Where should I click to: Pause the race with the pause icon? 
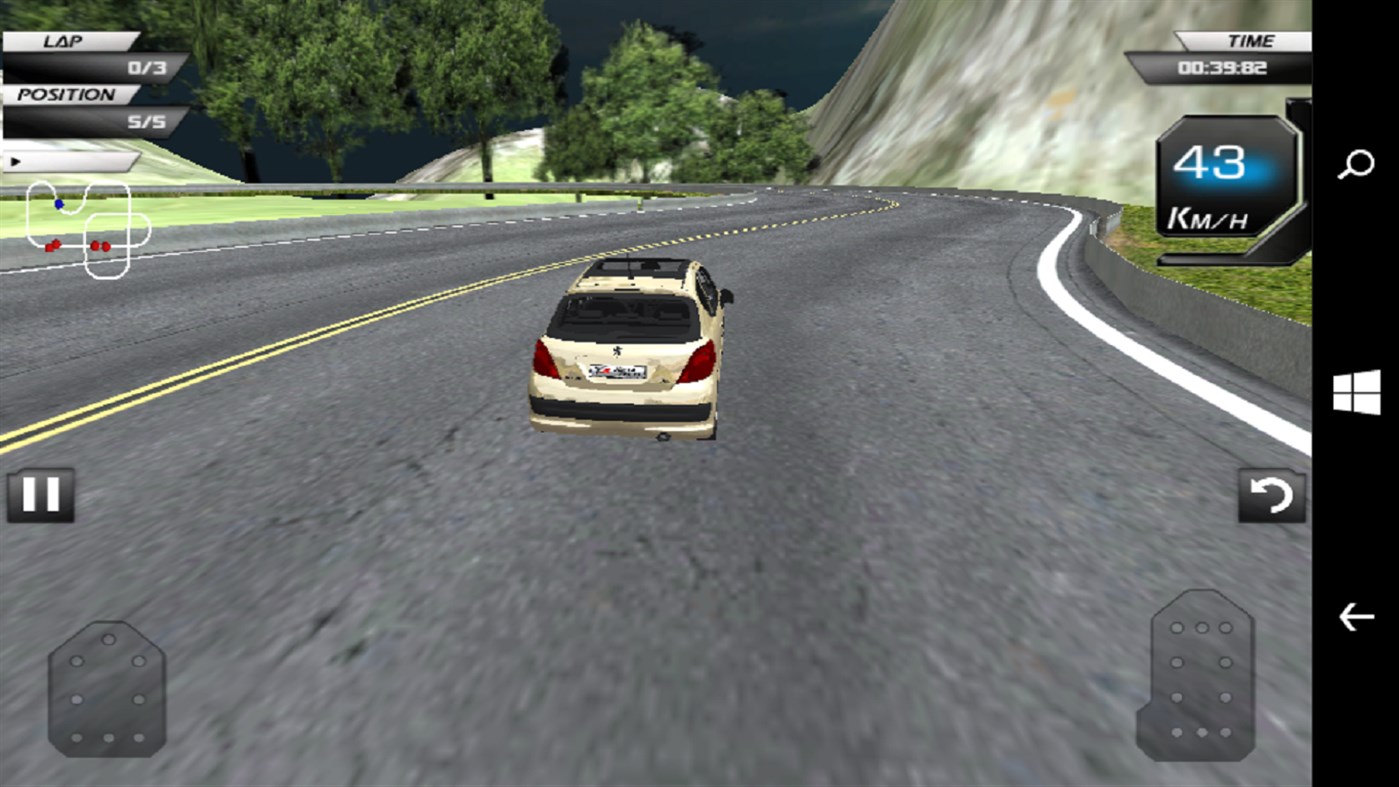39,494
